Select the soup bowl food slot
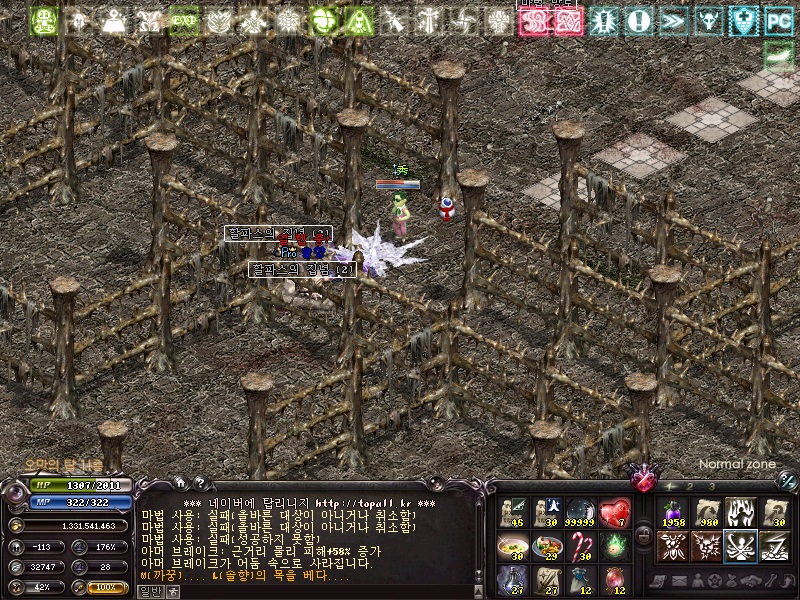 [512, 546]
